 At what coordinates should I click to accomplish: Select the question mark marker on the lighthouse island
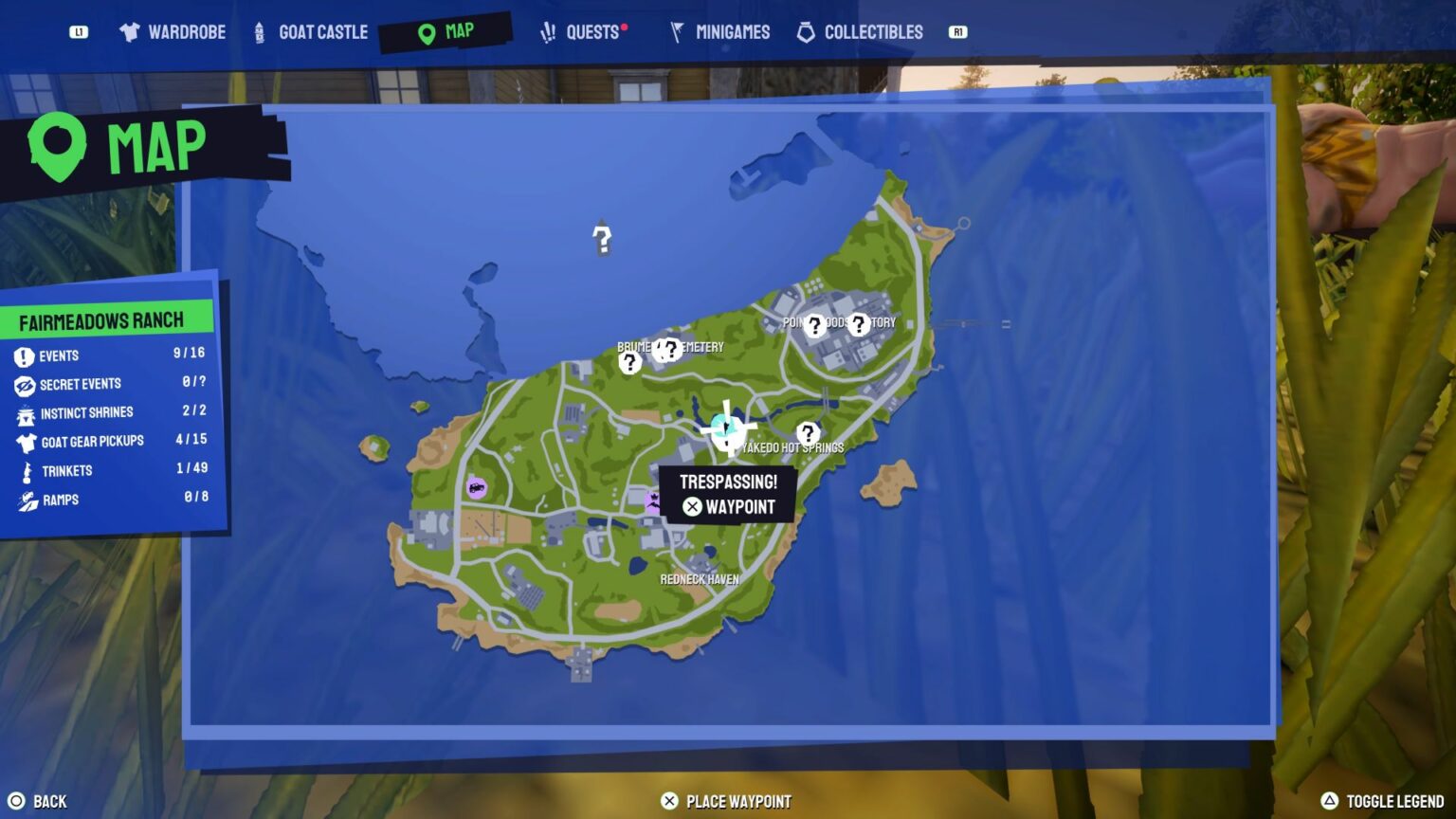tap(604, 238)
